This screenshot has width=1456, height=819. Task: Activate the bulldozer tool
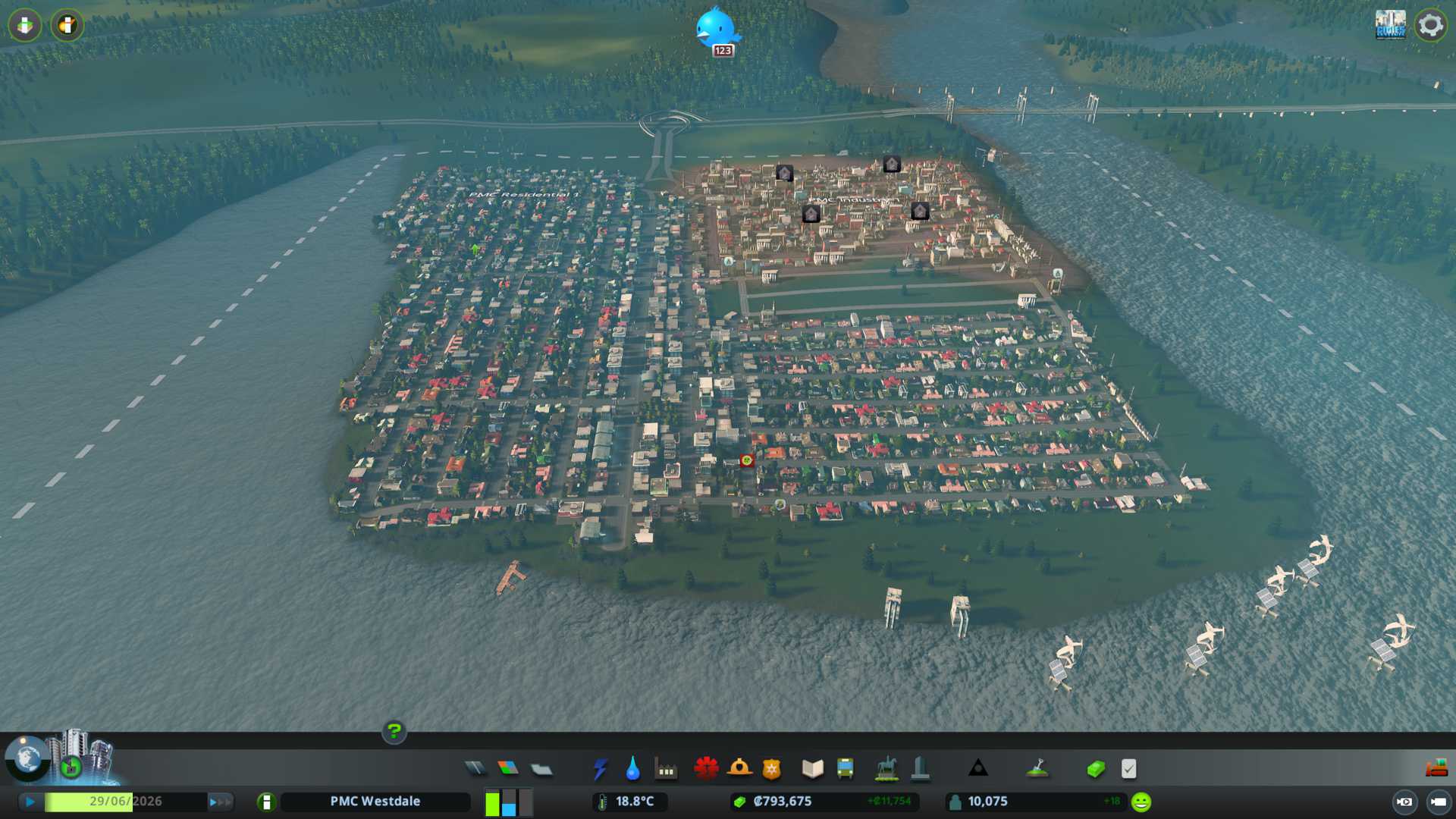(x=1436, y=769)
